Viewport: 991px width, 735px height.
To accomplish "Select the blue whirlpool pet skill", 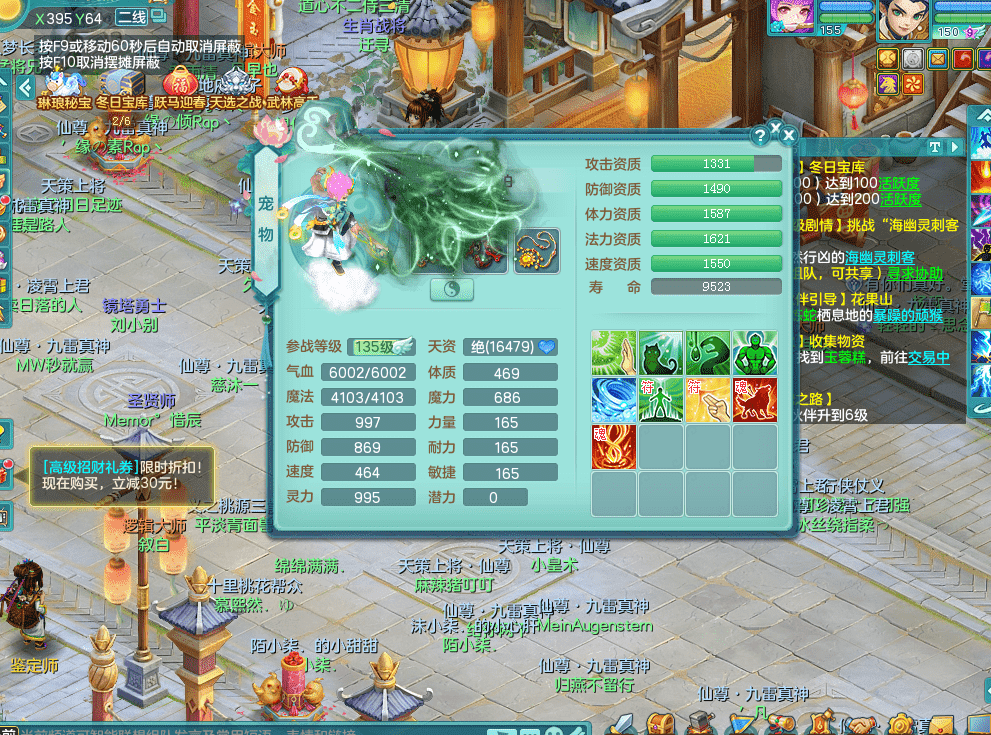I will click(x=614, y=400).
